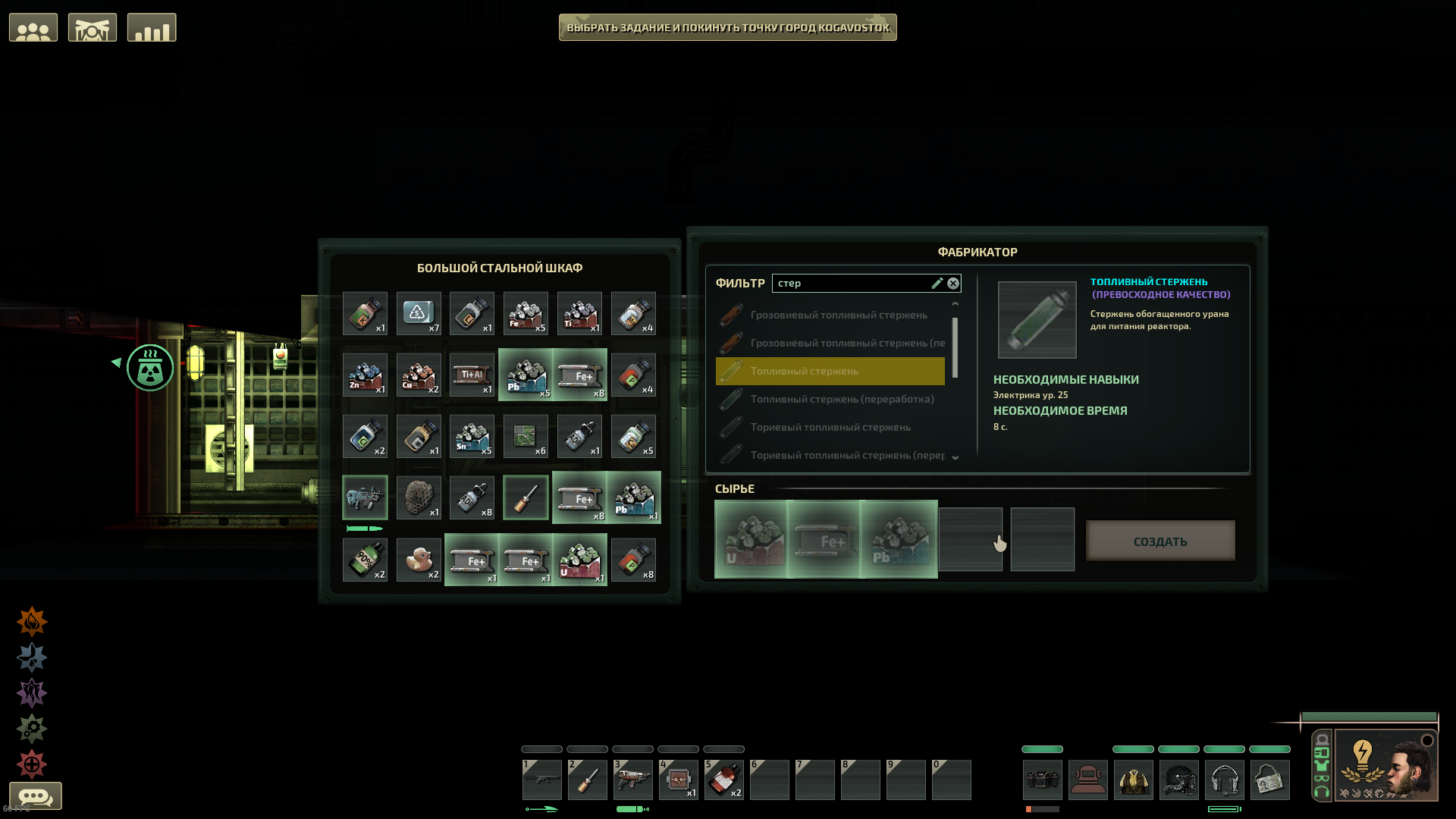Click the uranium ore ingredient slot
1456x819 pixels.
tap(751, 539)
